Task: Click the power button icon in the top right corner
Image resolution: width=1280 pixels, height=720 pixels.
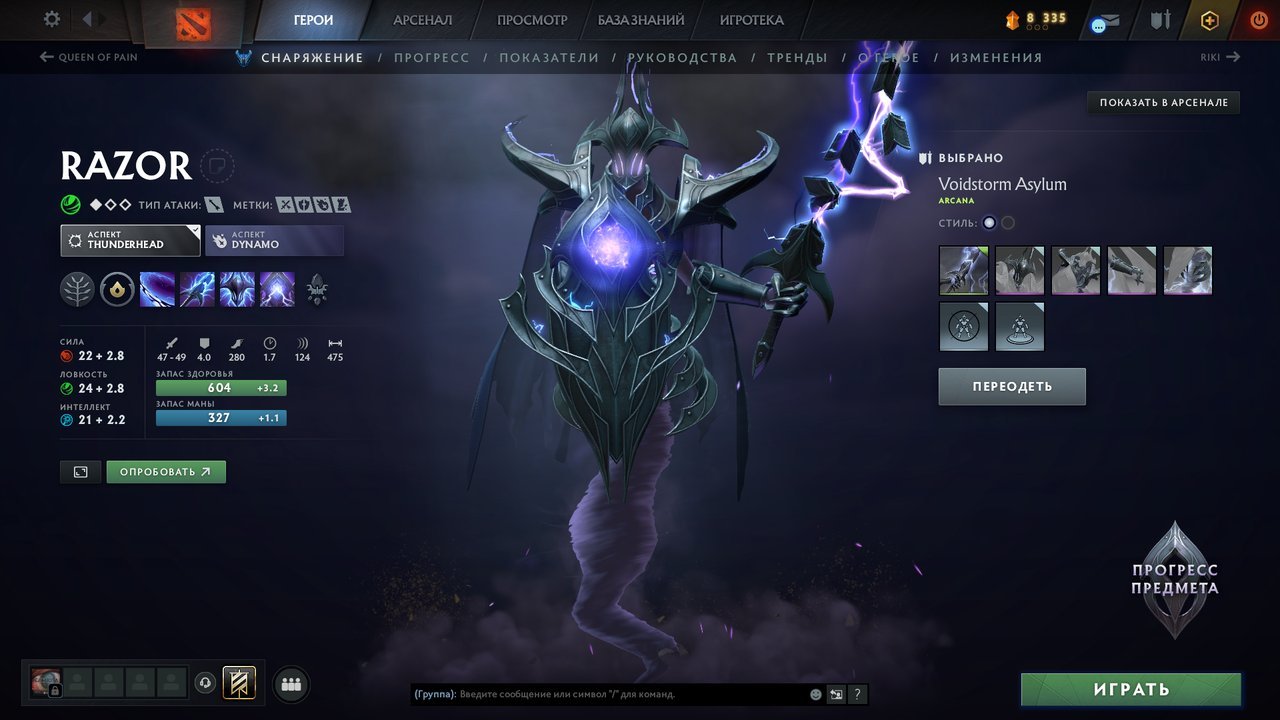Action: [1258, 19]
